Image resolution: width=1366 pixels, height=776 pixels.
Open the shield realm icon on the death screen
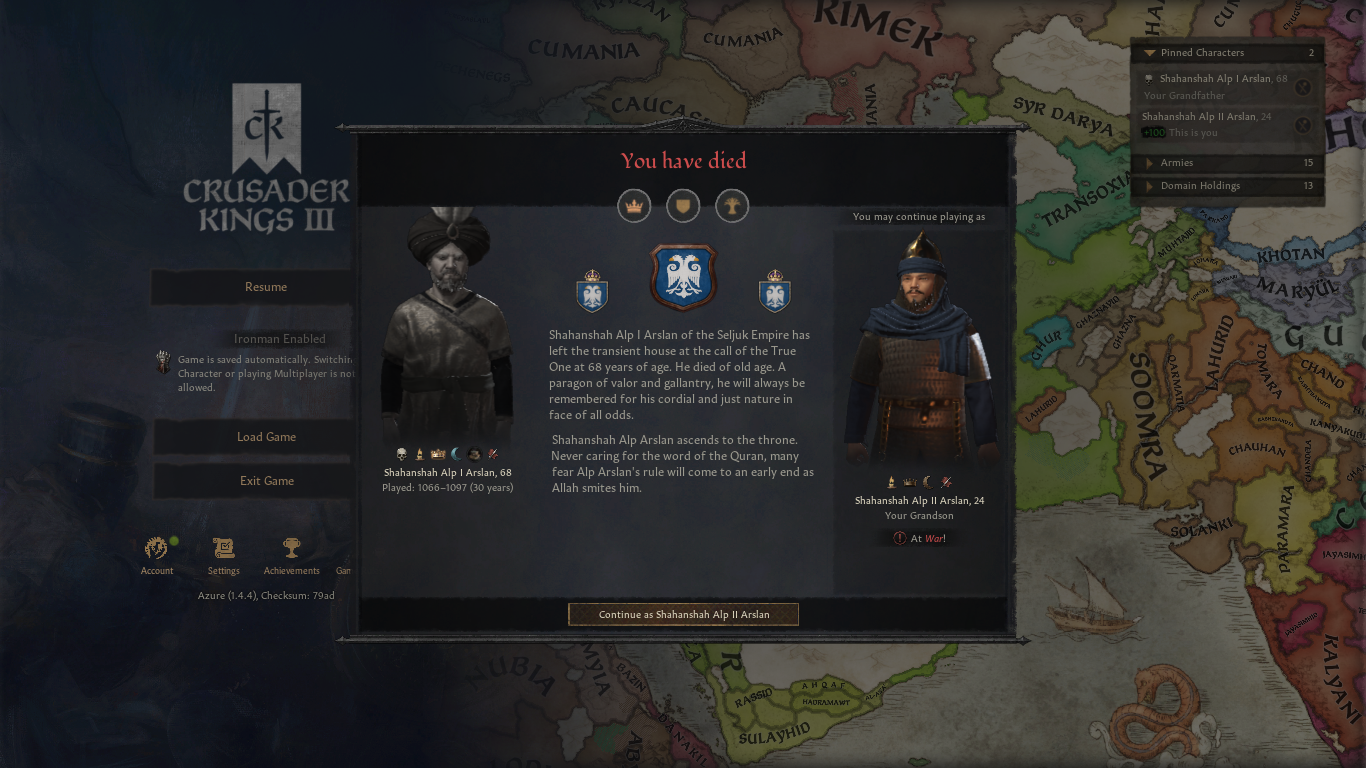point(683,206)
